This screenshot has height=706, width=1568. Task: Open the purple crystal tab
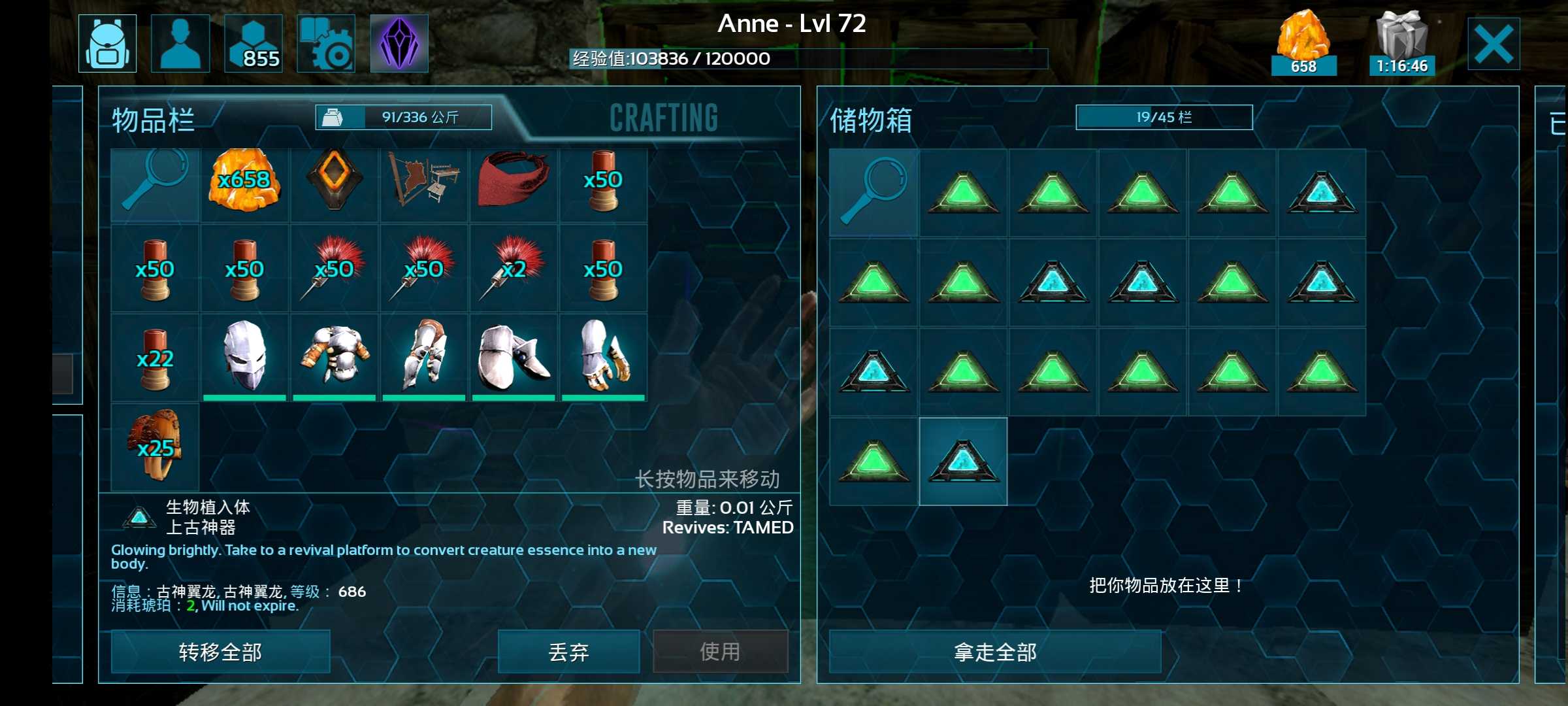tap(399, 44)
